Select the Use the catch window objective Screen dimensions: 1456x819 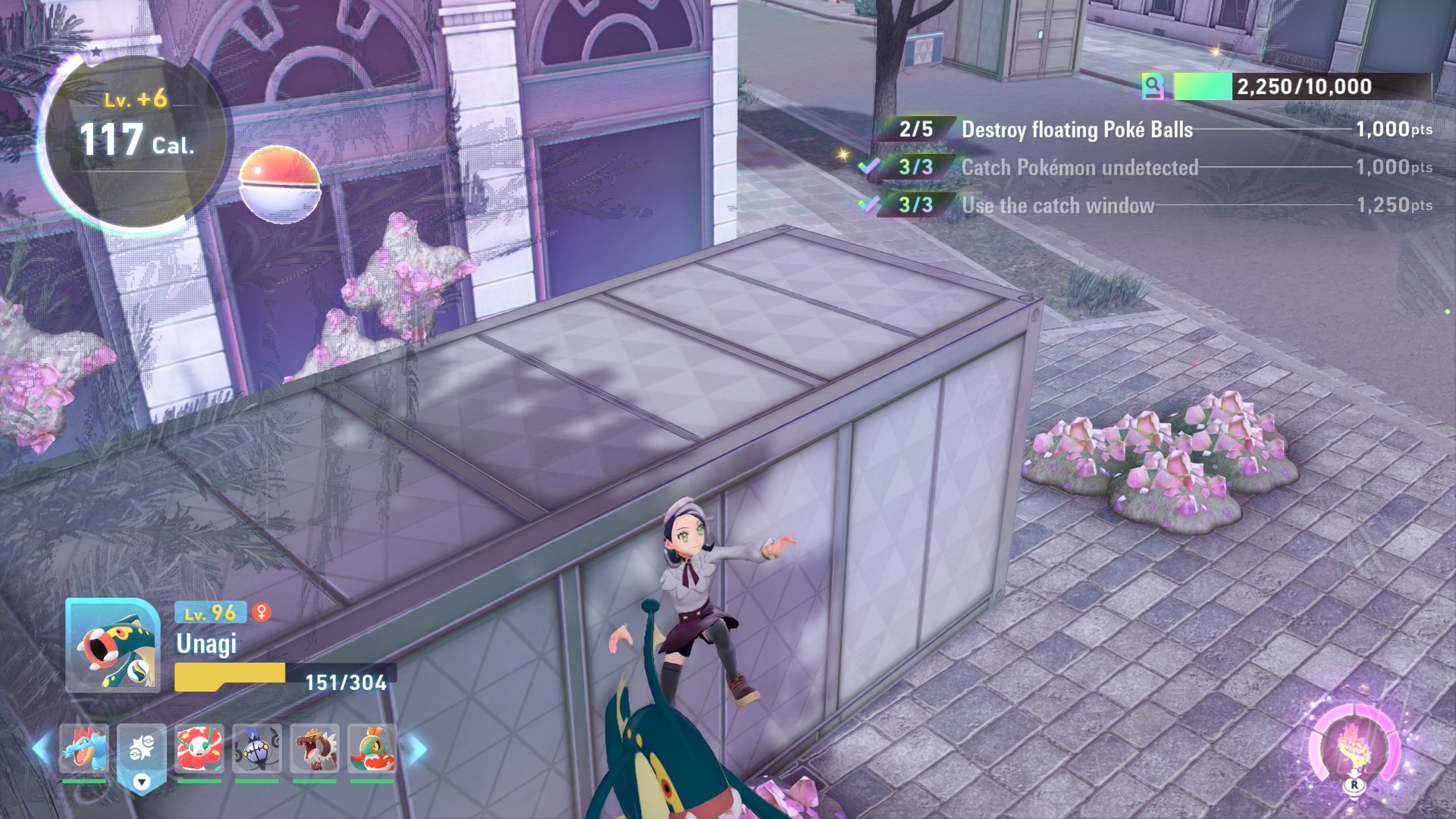pos(1058,206)
